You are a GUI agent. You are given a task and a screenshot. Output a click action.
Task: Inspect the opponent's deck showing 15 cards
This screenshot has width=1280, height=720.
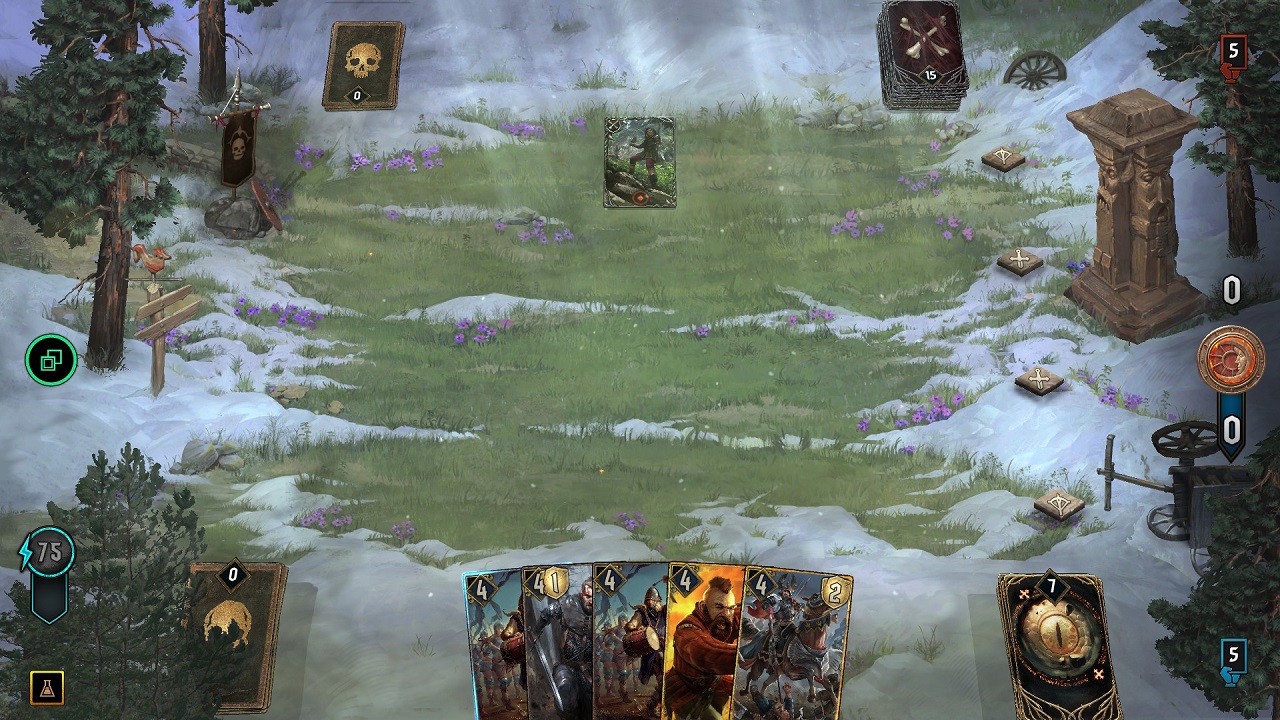click(921, 55)
